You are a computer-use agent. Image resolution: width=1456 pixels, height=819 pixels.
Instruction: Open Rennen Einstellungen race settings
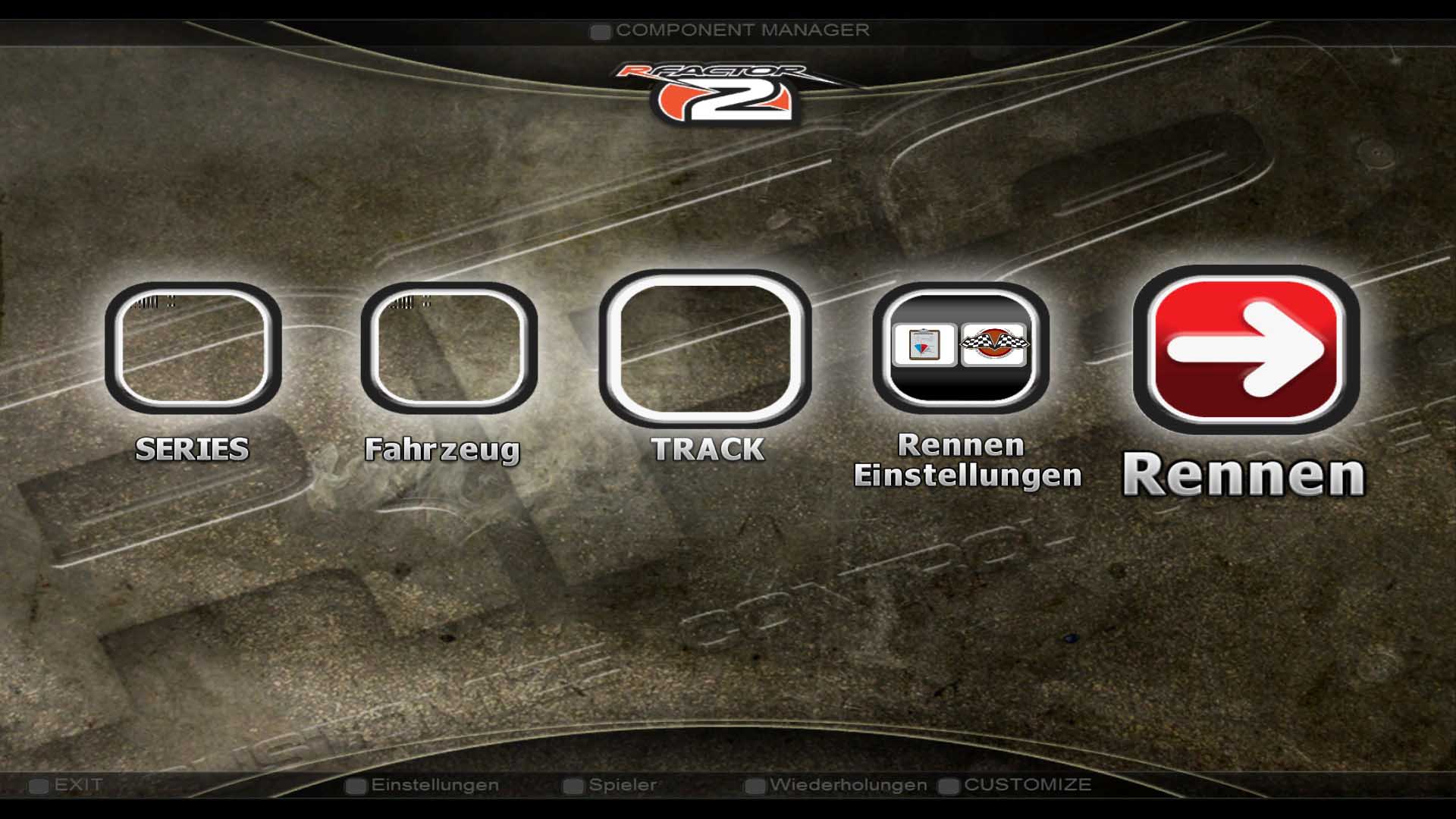click(x=960, y=347)
